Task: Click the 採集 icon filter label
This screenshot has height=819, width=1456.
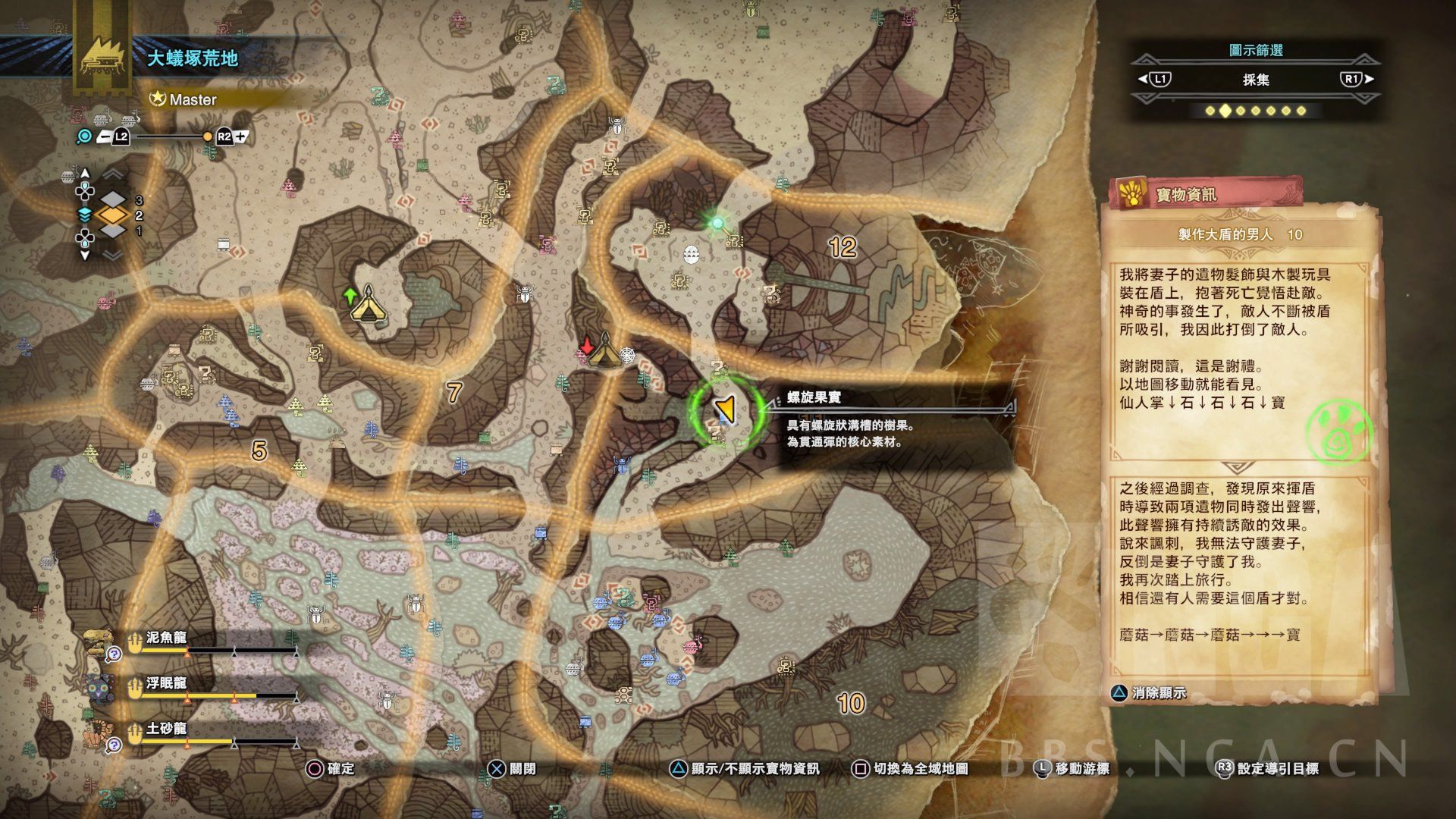Action: 1256,80
